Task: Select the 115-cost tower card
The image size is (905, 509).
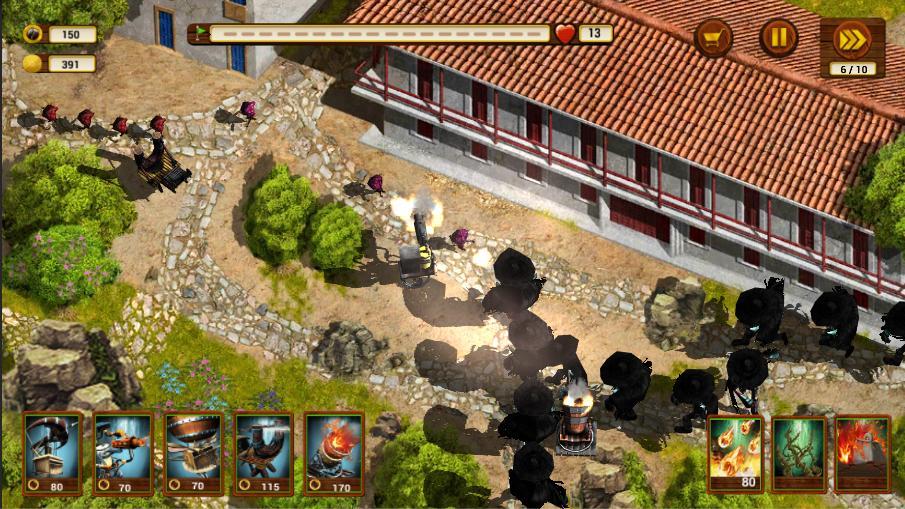Action: tap(263, 452)
